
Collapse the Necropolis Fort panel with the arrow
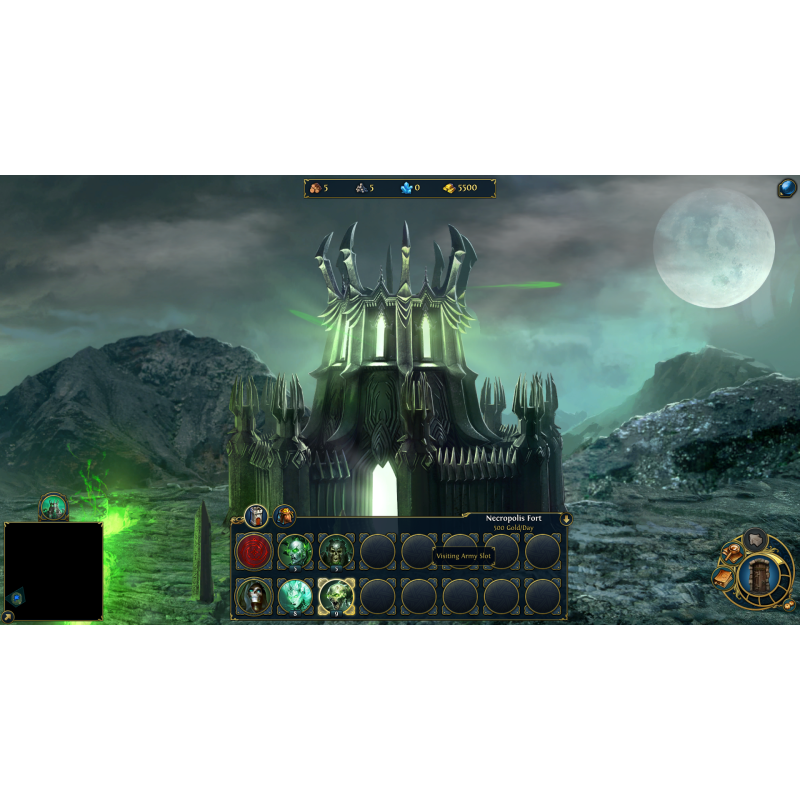pos(566,519)
